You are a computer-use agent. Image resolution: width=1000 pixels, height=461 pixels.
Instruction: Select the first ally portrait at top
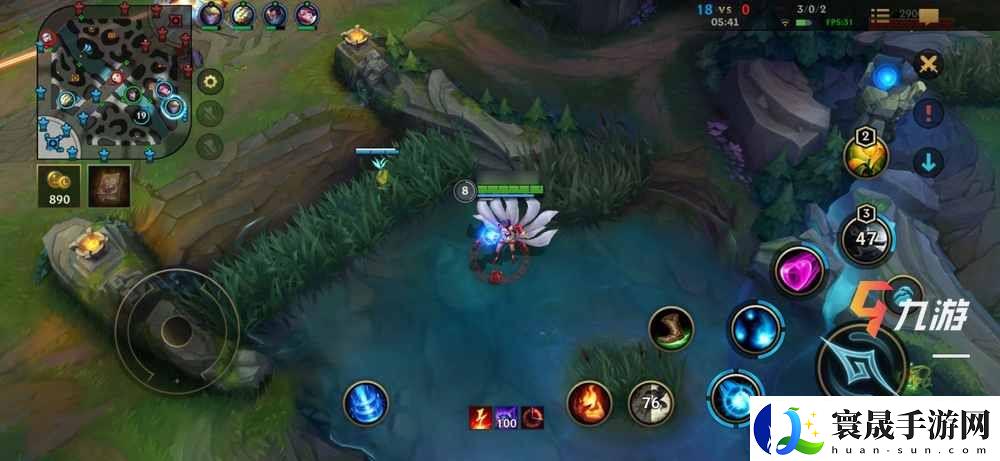pos(211,15)
